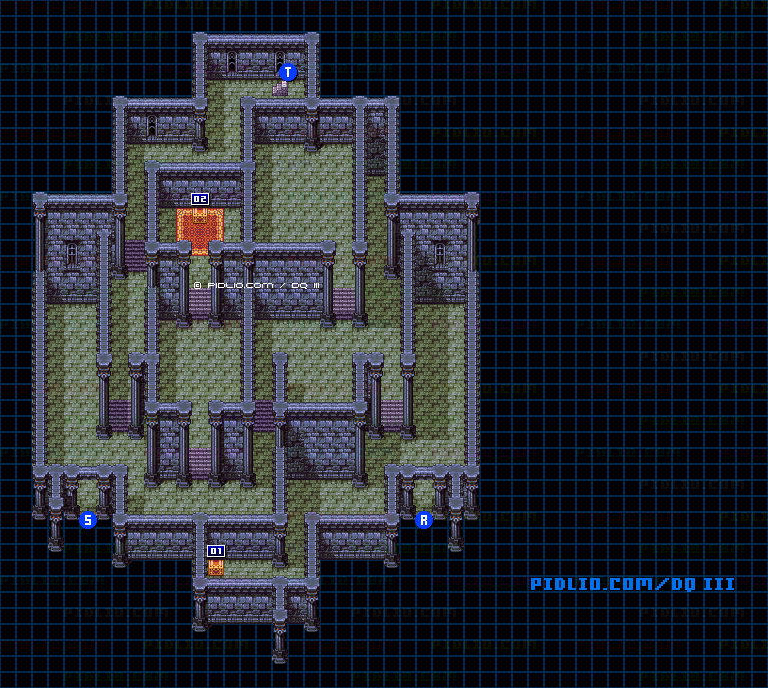768x688 pixels.
Task: Click the 02 label above the red carpet
Action: 200,199
